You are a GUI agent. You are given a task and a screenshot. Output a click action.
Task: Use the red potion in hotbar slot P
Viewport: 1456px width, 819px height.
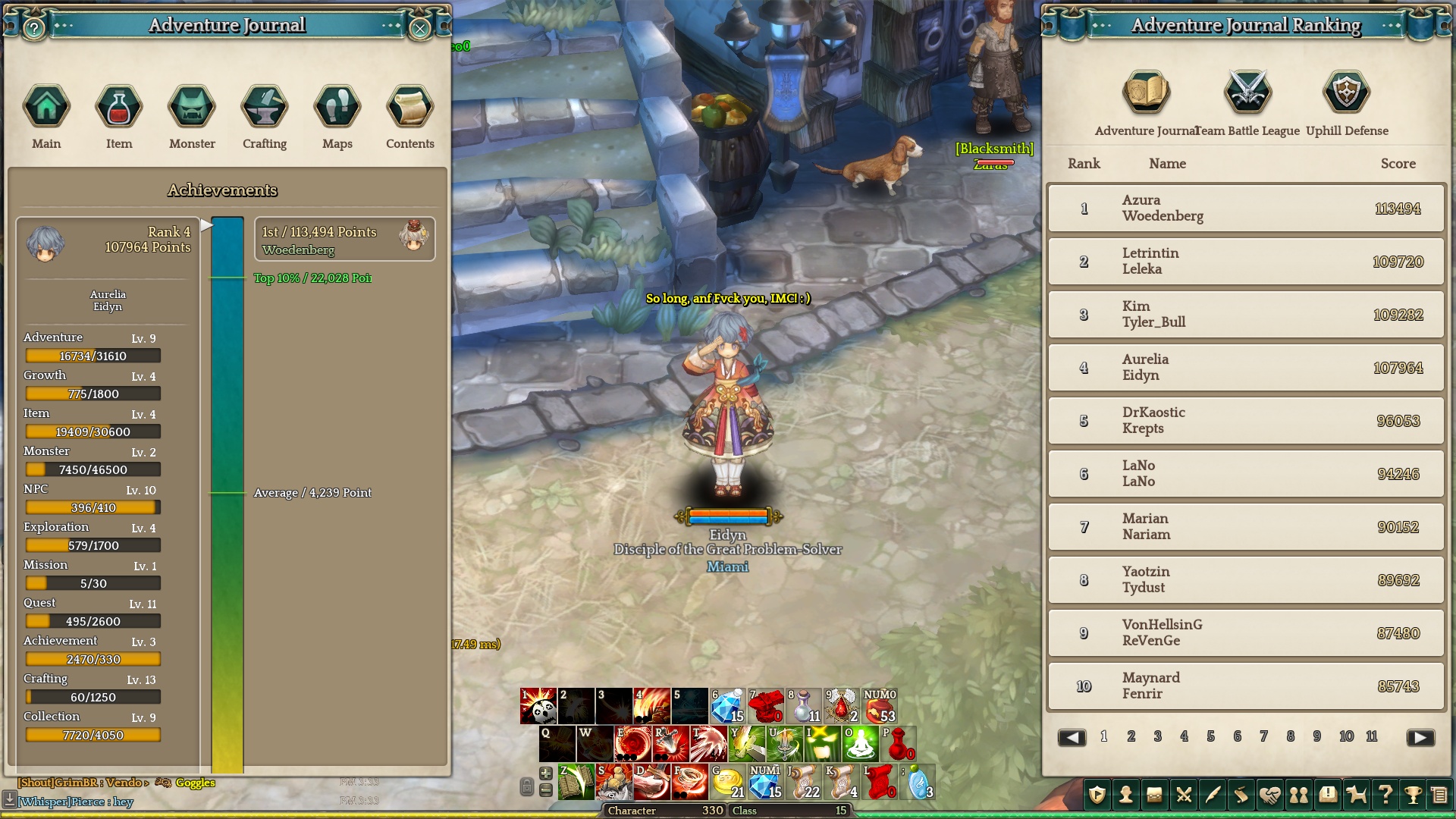point(899,744)
